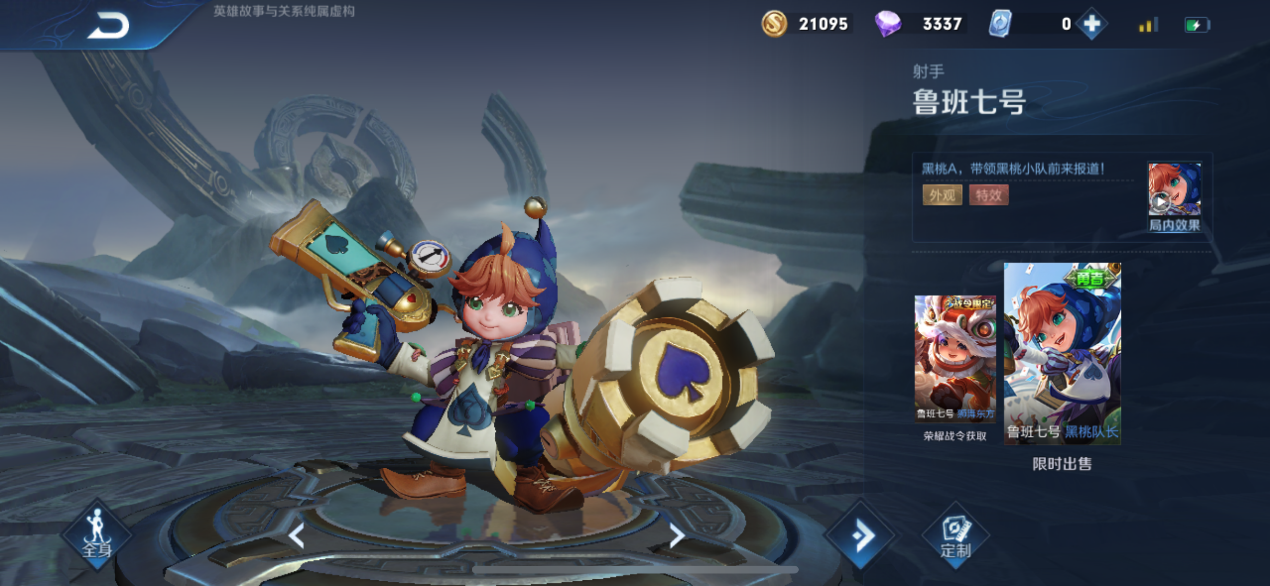The width and height of the screenshot is (1270, 586).
Task: Click the purple diamond currency icon
Action: tap(888, 24)
